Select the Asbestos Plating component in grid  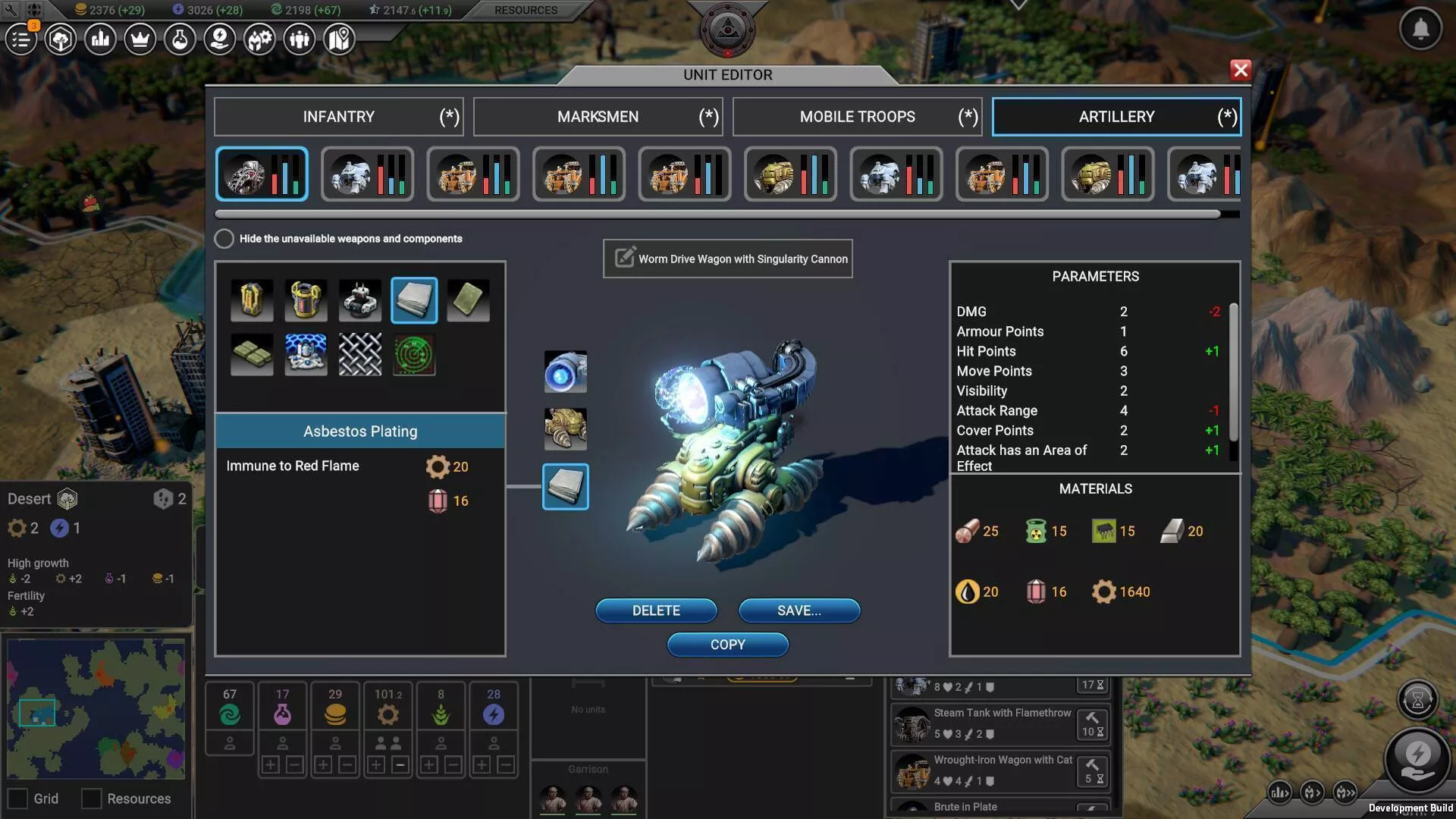414,300
